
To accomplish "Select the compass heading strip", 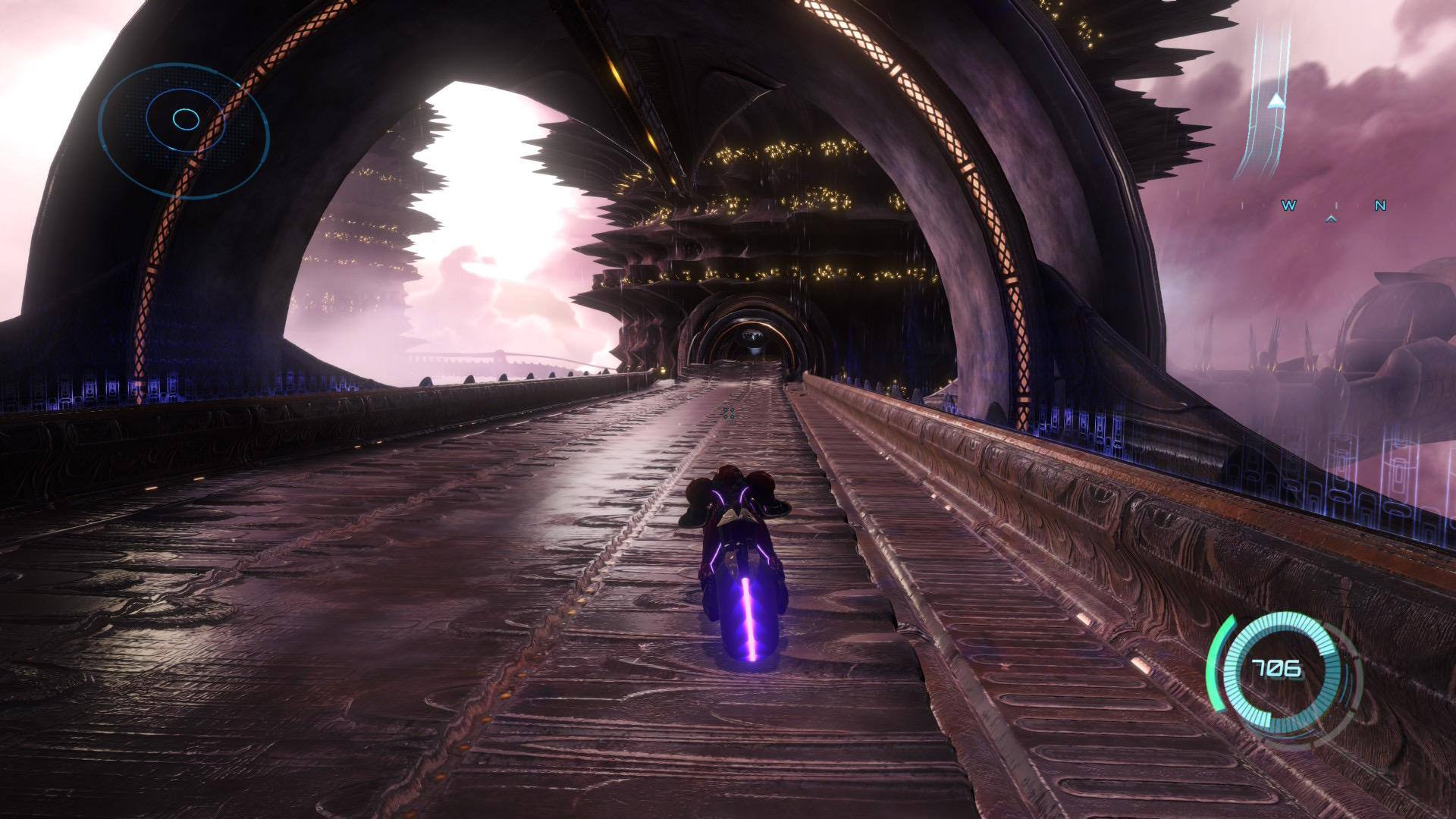I will pyautogui.click(x=1332, y=206).
